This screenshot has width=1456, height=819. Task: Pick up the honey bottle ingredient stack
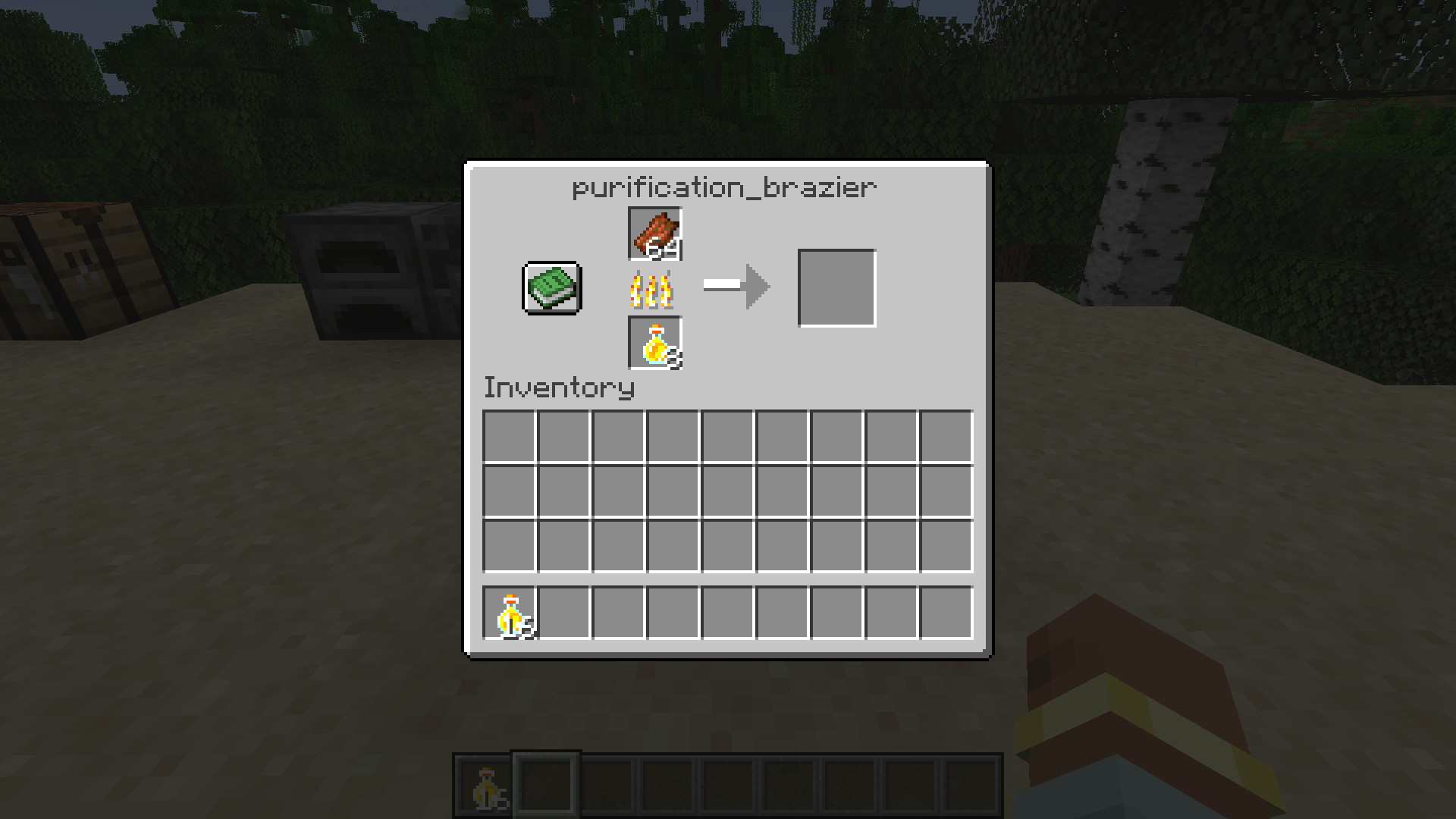pyautogui.click(x=654, y=344)
